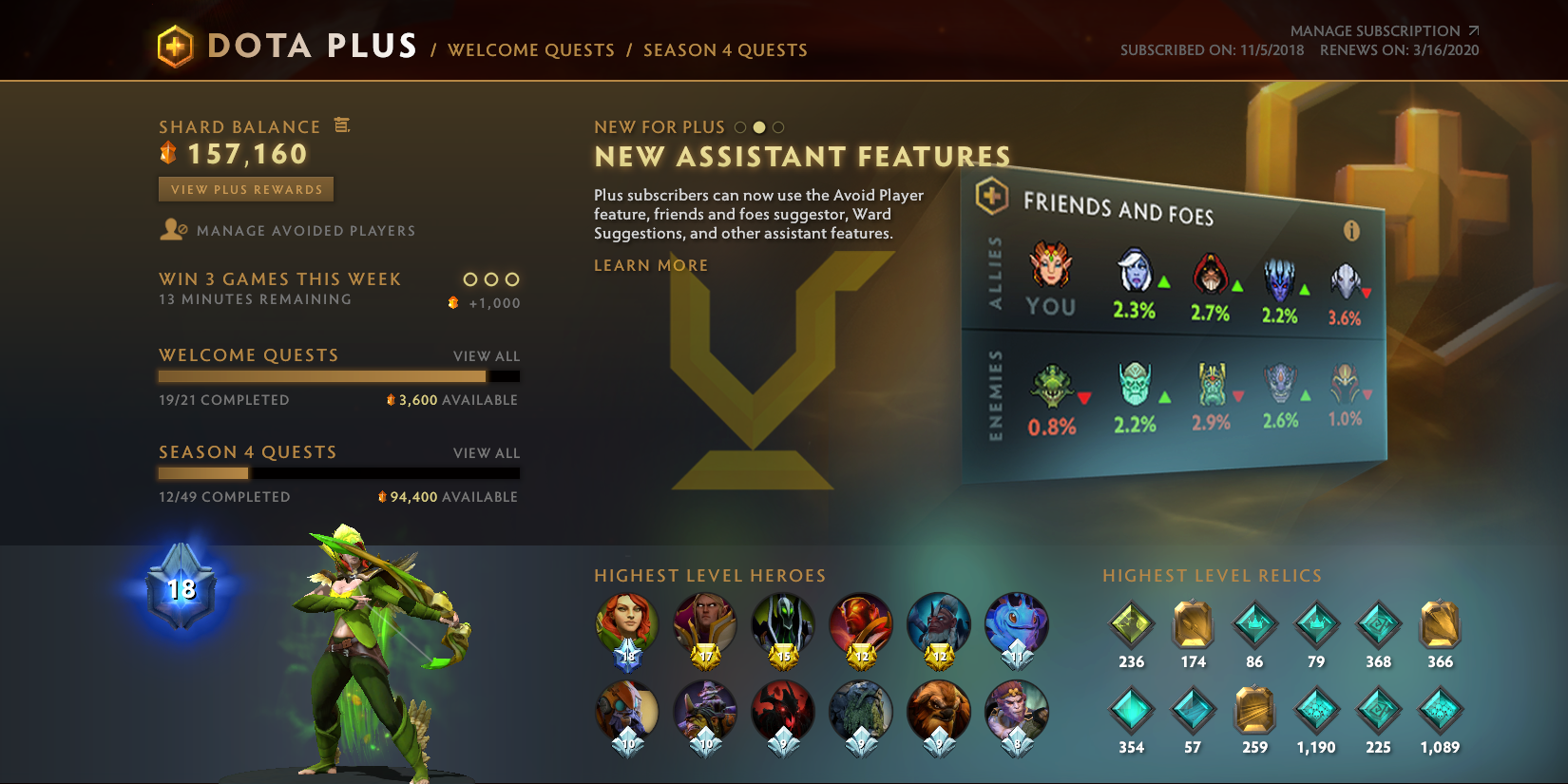Click the View Plus Rewards button

245,189
